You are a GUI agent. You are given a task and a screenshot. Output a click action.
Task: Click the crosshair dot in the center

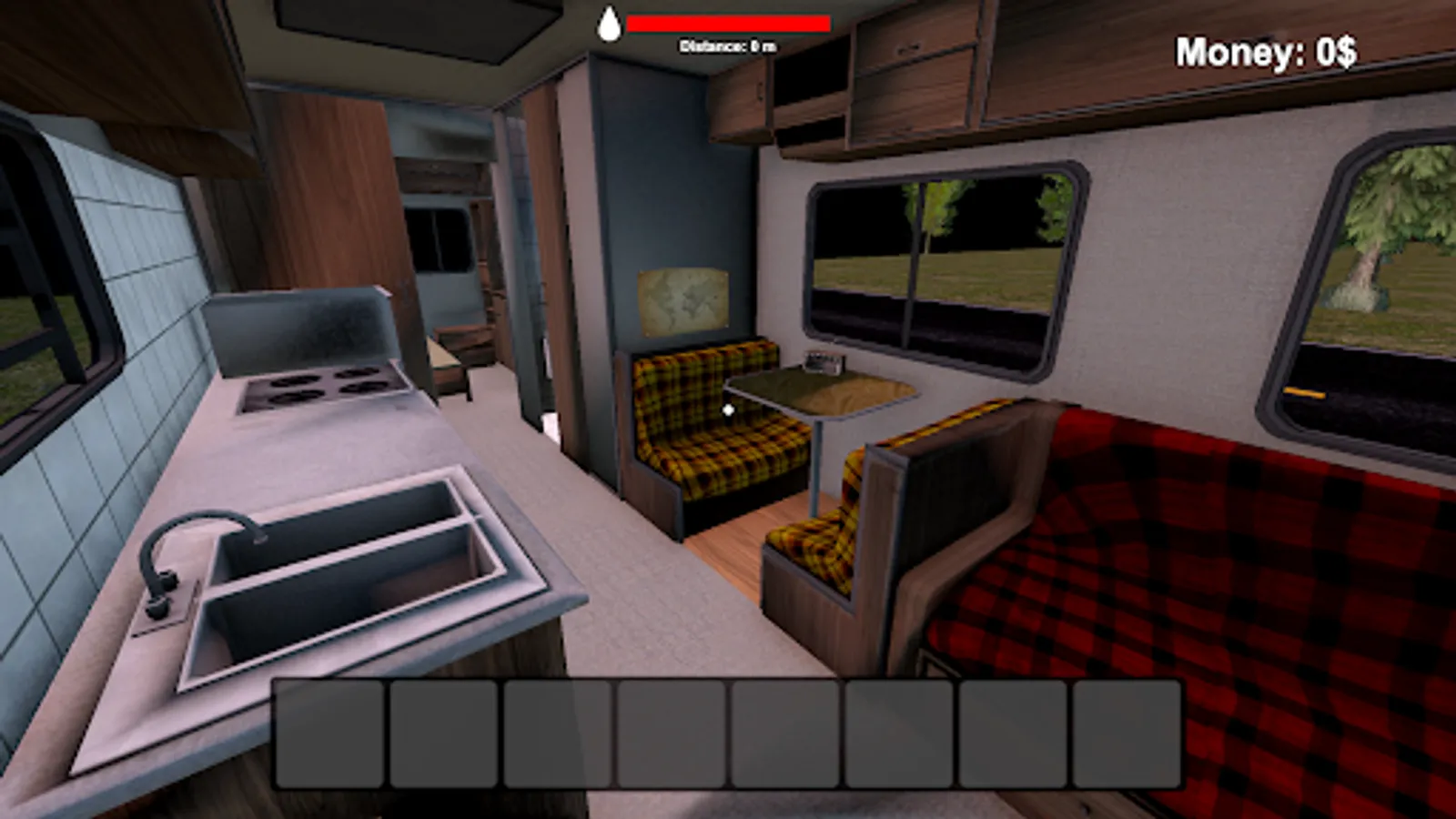pos(728,409)
